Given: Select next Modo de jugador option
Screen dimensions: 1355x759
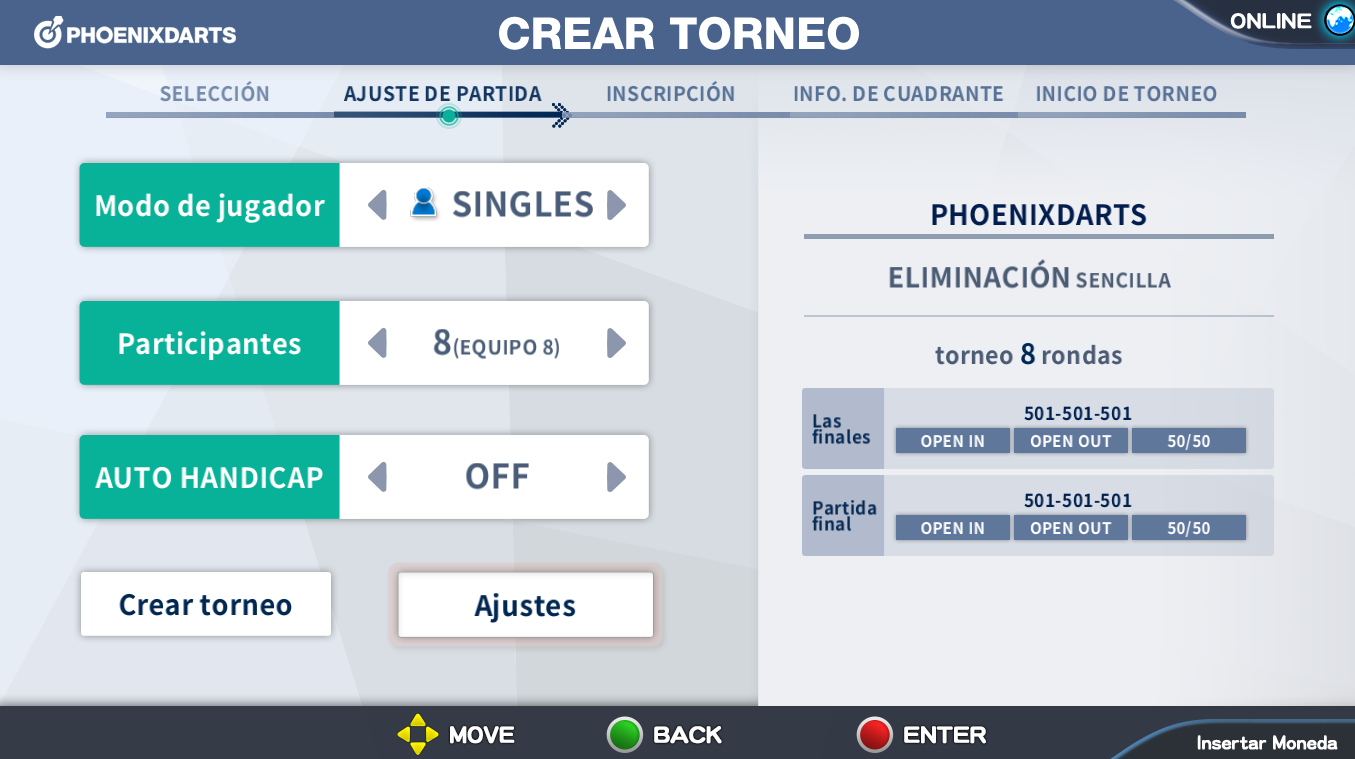Looking at the screenshot, I should coord(616,205).
